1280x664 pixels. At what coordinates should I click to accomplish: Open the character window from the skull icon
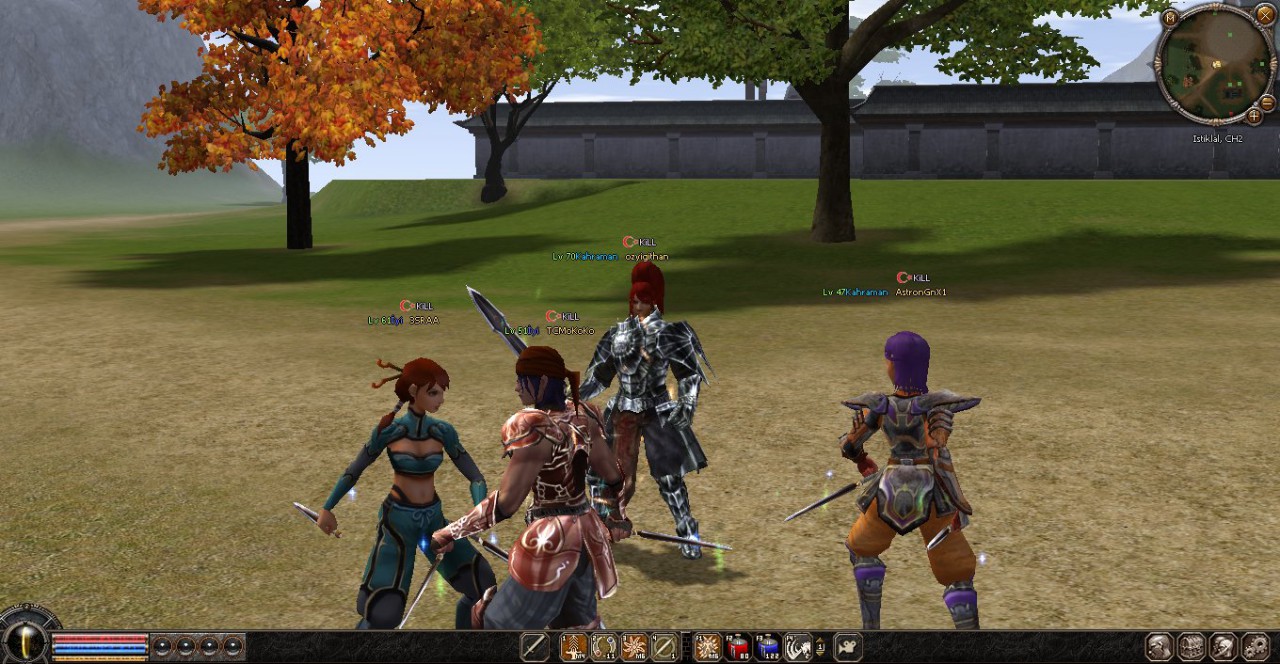(x=1159, y=647)
